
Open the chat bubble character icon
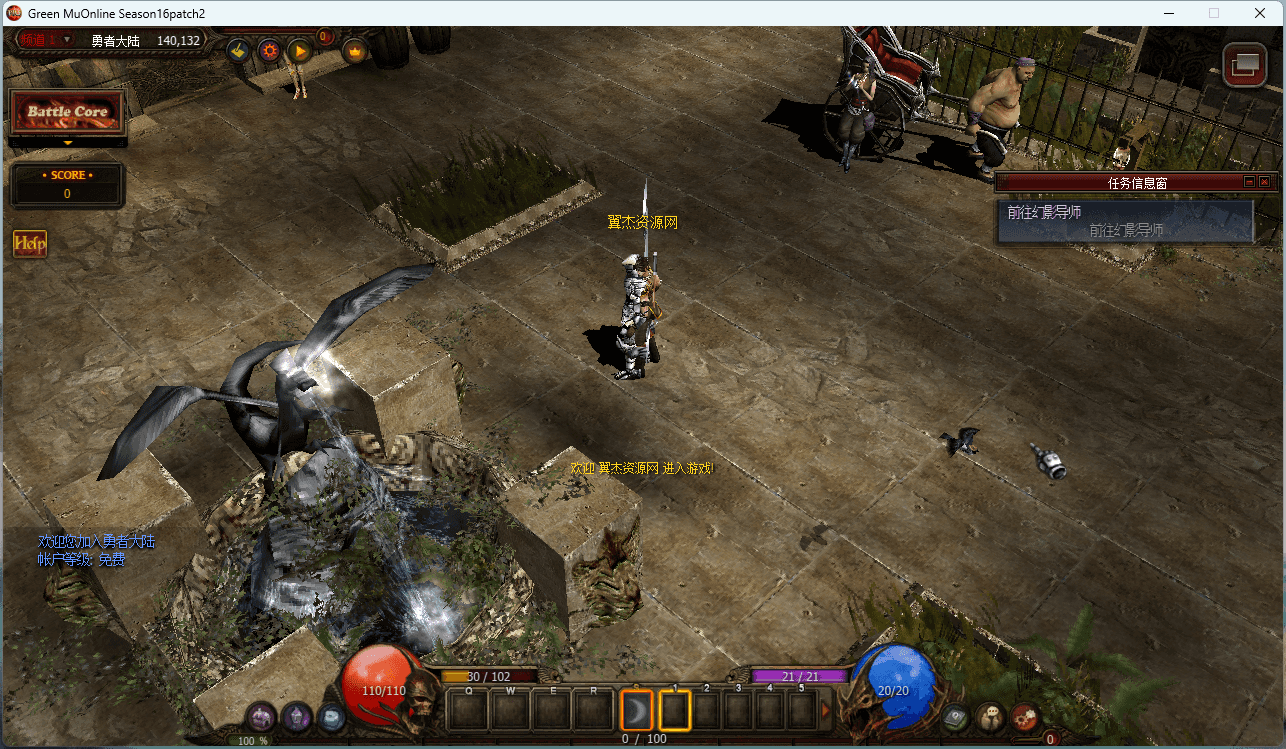coord(990,717)
